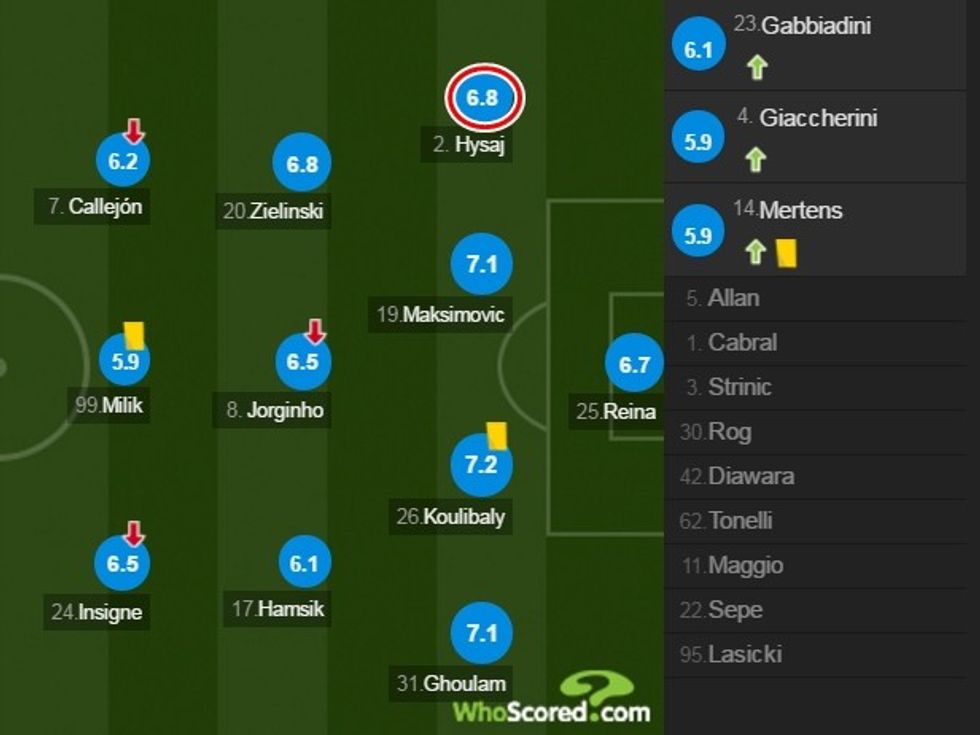
Task: Select Insigne's 6.5 rating circle
Action: pyautogui.click(x=122, y=563)
